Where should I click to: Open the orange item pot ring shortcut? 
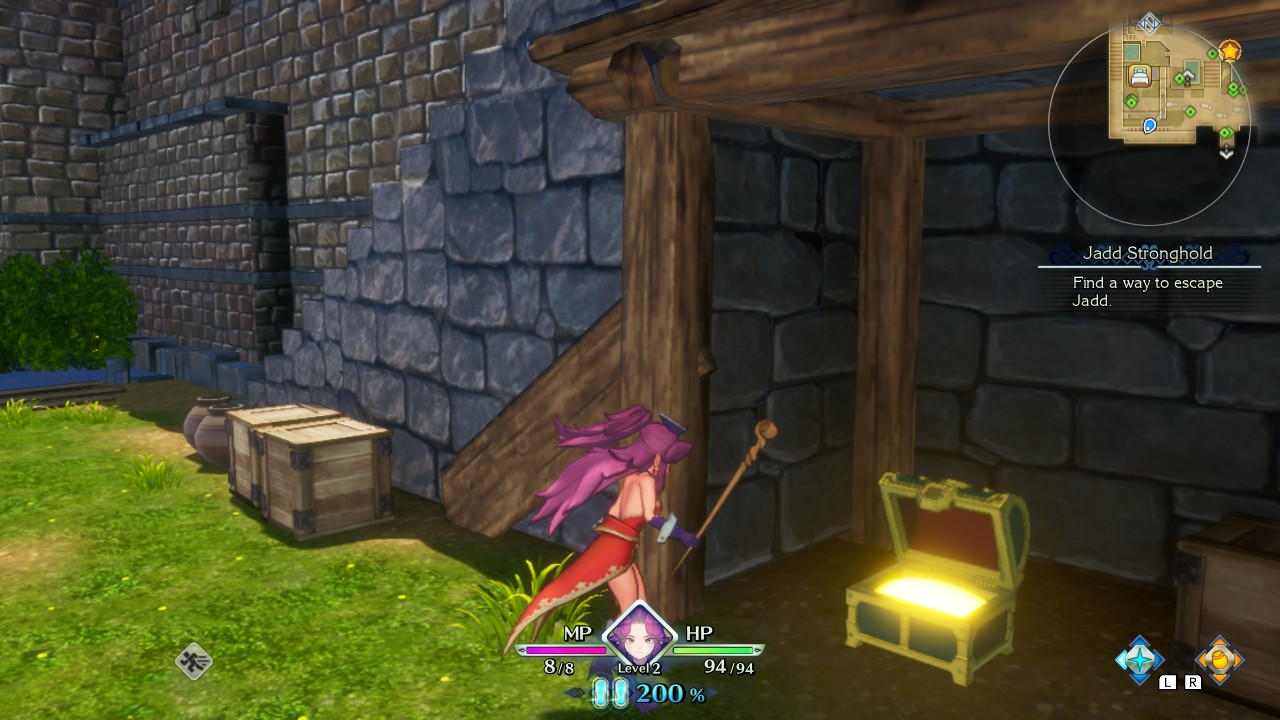pyautogui.click(x=1219, y=659)
